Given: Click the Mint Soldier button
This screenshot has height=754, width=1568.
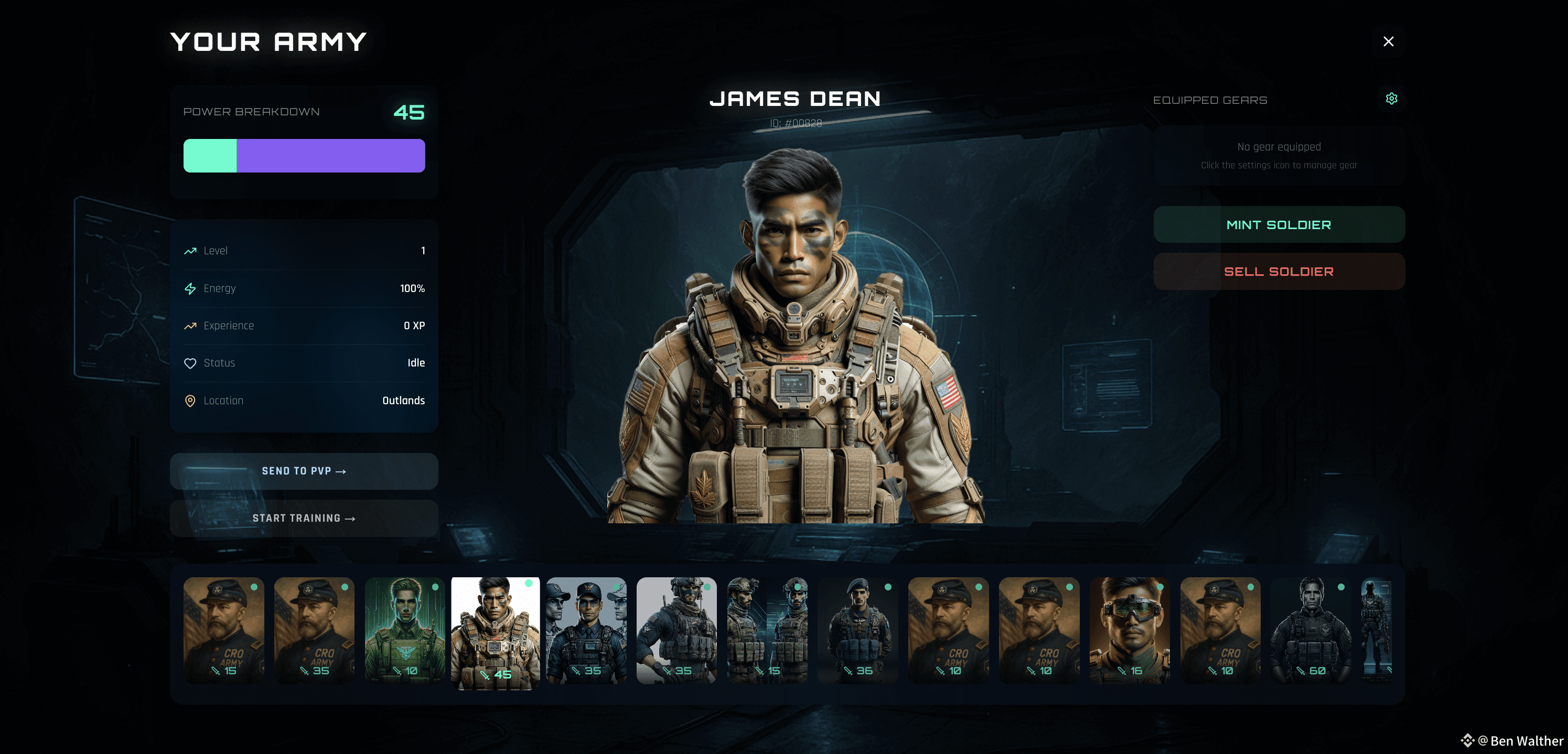Looking at the screenshot, I should coord(1279,224).
